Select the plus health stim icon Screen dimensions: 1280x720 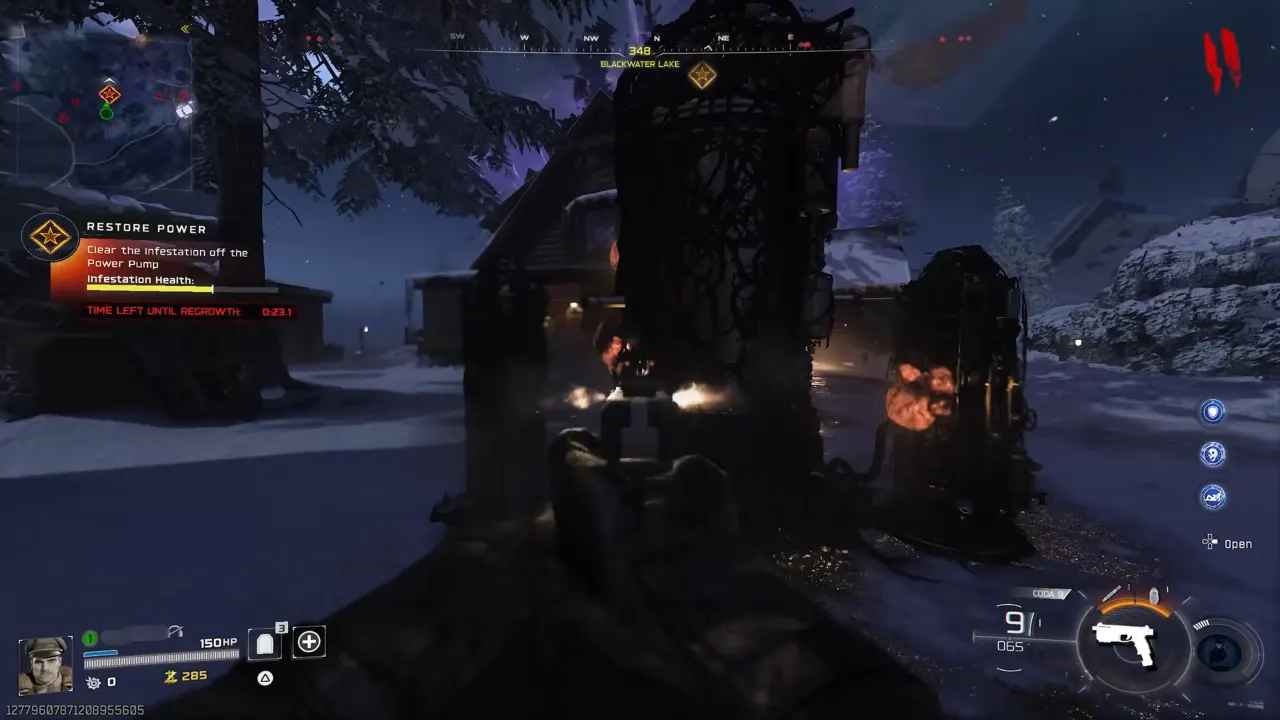(309, 641)
